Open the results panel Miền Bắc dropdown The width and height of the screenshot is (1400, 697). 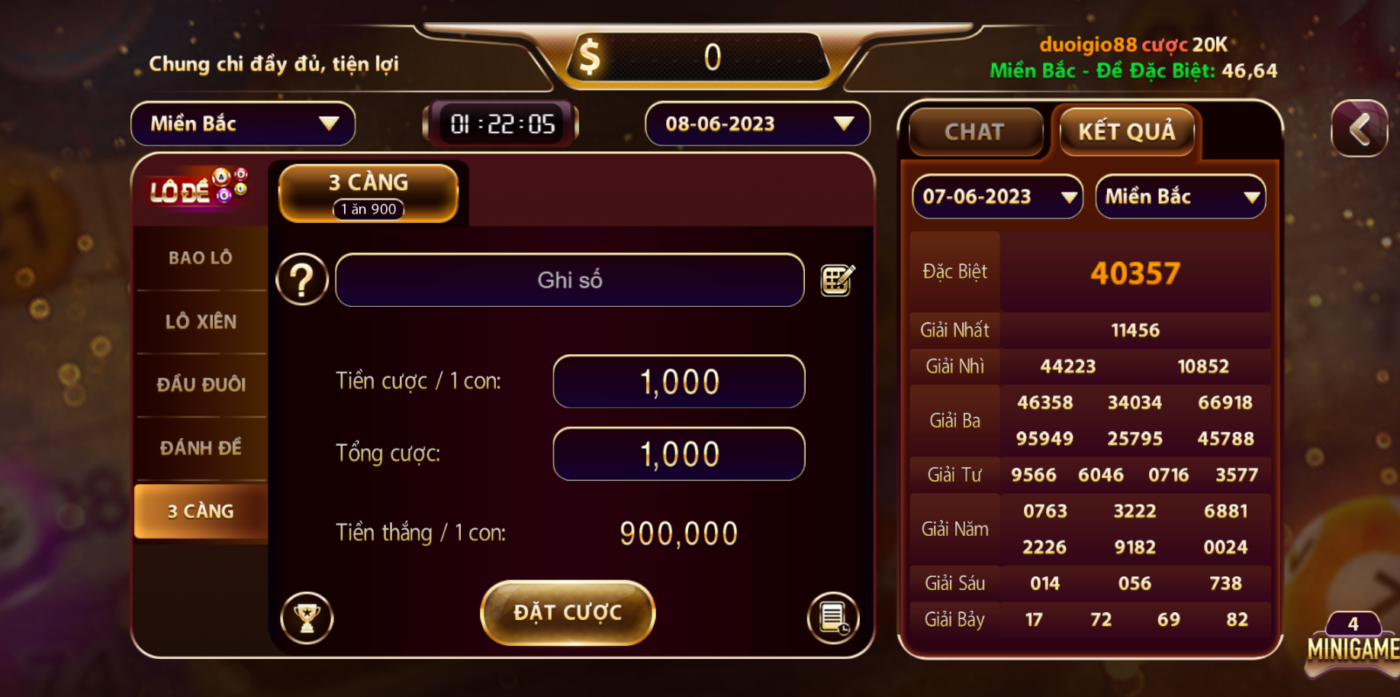pos(1181,197)
